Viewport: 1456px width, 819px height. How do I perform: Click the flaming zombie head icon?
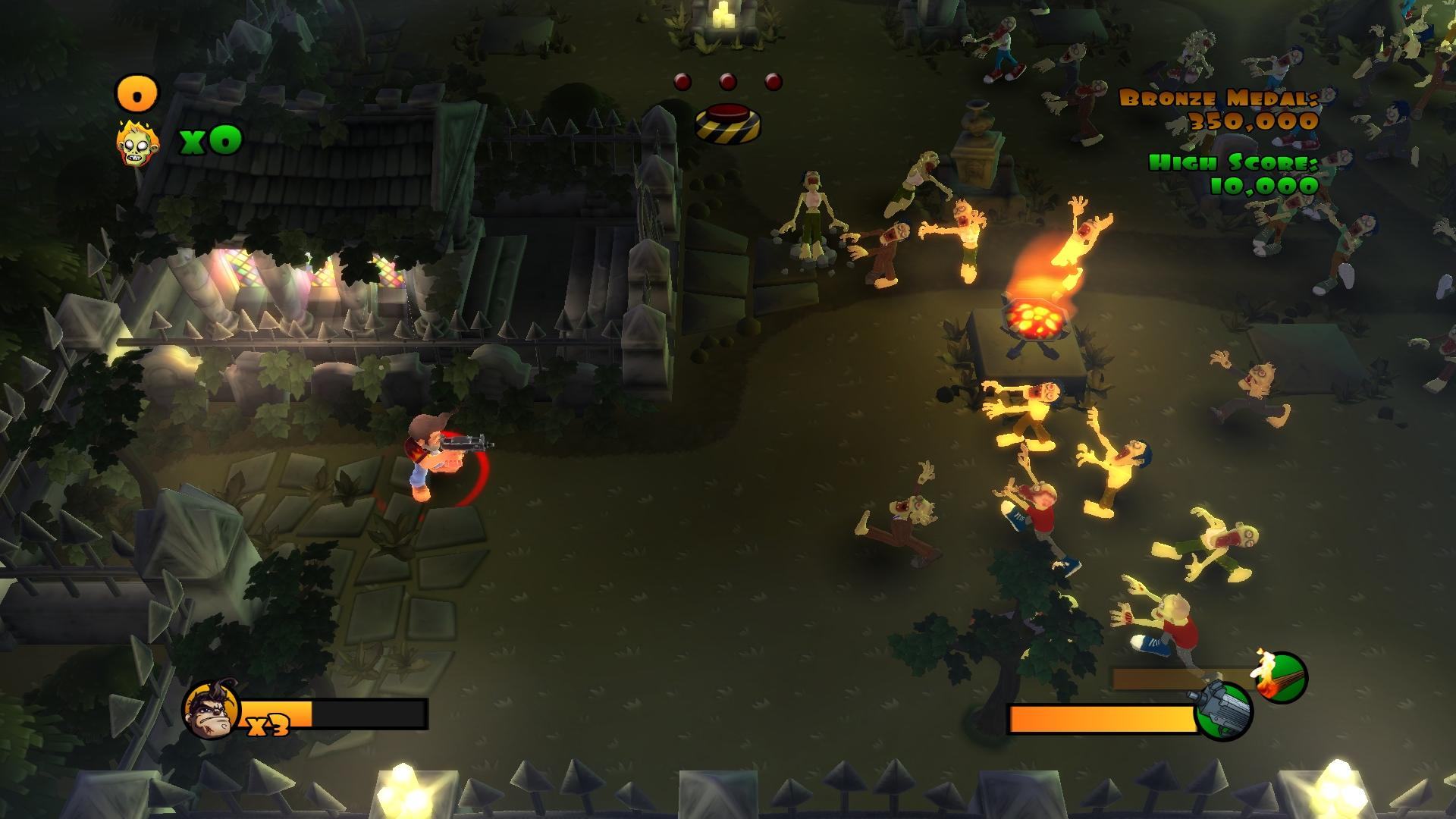[x=136, y=144]
